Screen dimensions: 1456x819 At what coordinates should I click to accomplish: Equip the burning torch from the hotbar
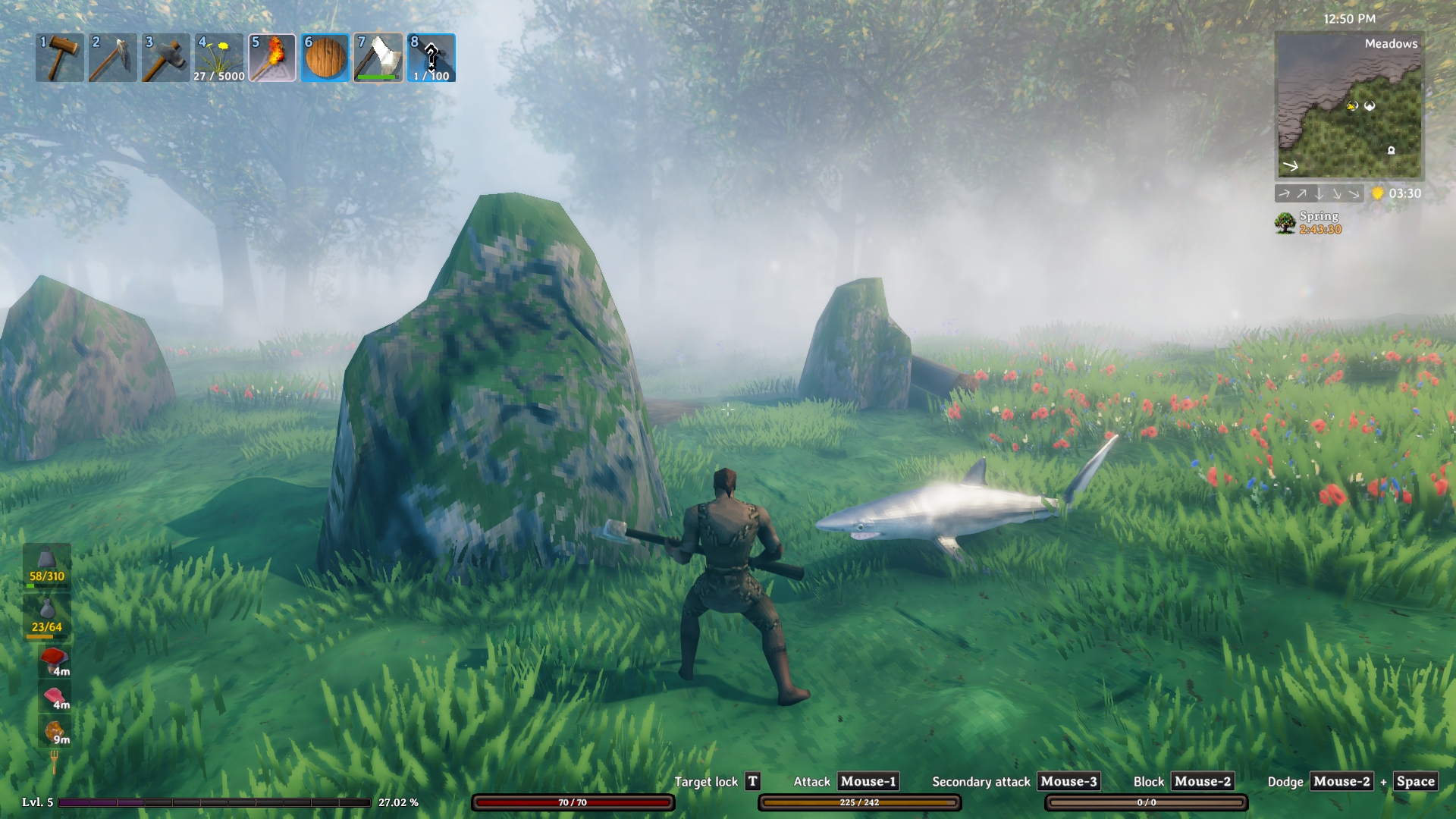pyautogui.click(x=272, y=58)
